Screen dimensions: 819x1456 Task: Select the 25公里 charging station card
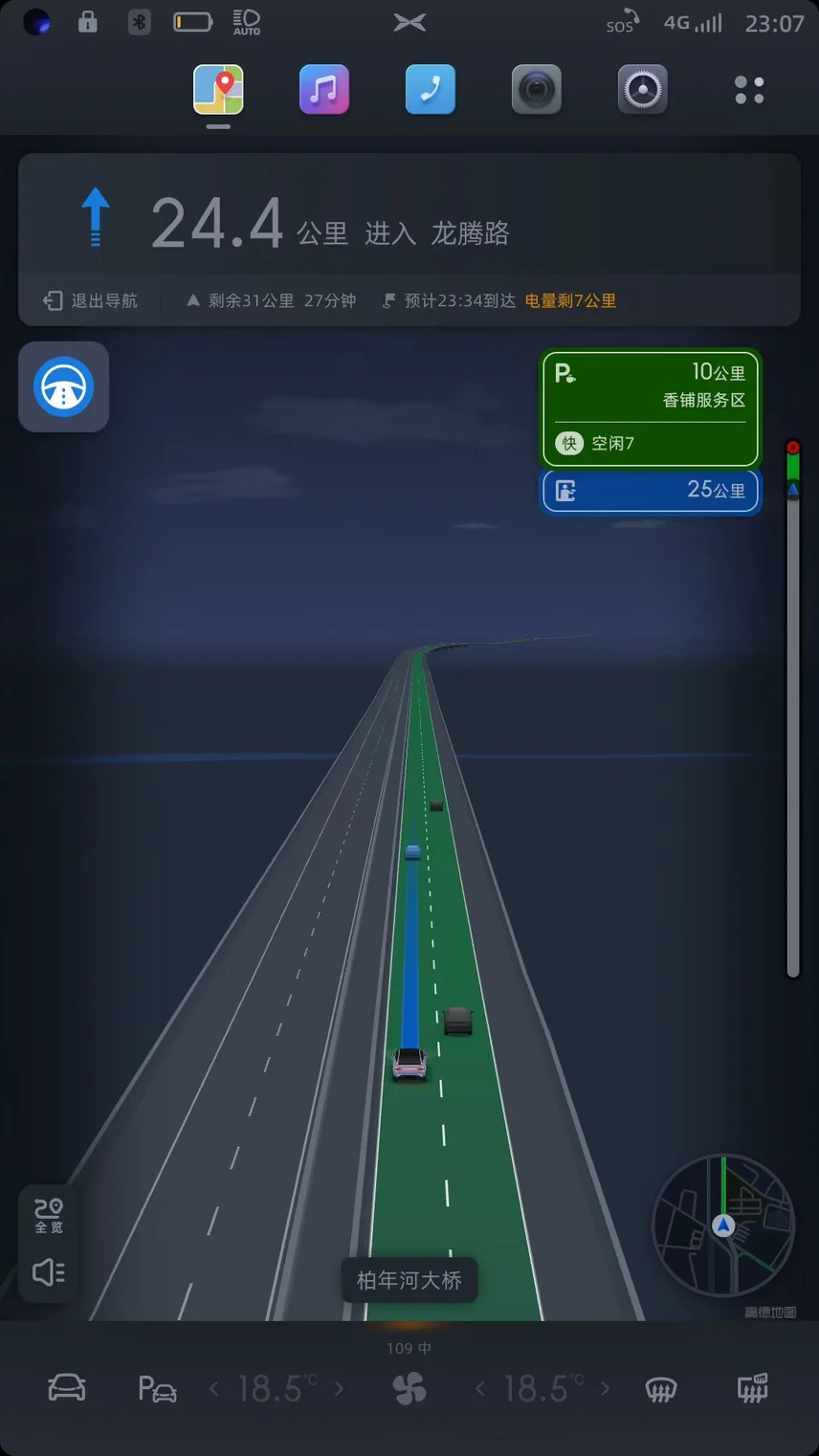pos(651,491)
